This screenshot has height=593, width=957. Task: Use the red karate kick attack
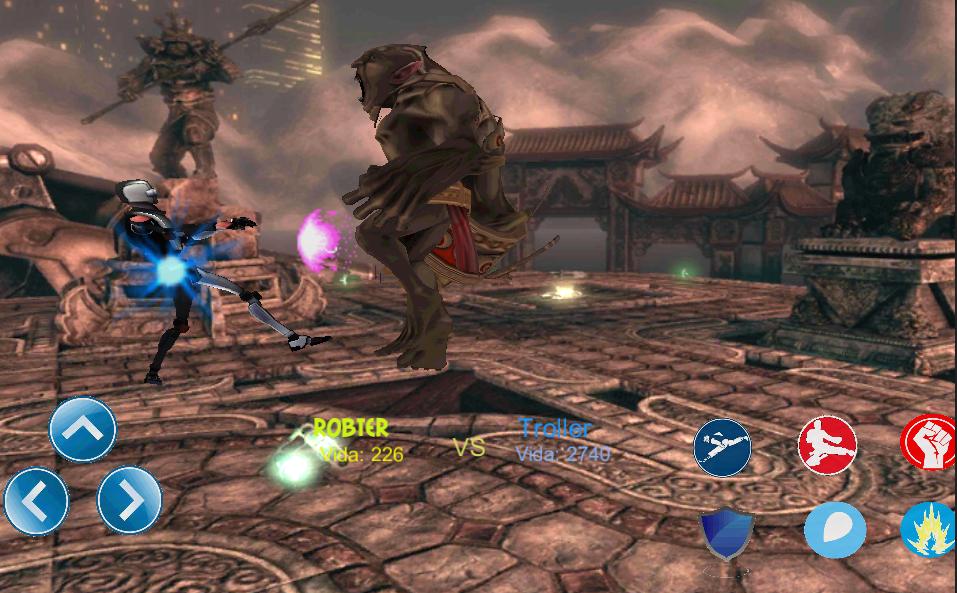pos(827,444)
